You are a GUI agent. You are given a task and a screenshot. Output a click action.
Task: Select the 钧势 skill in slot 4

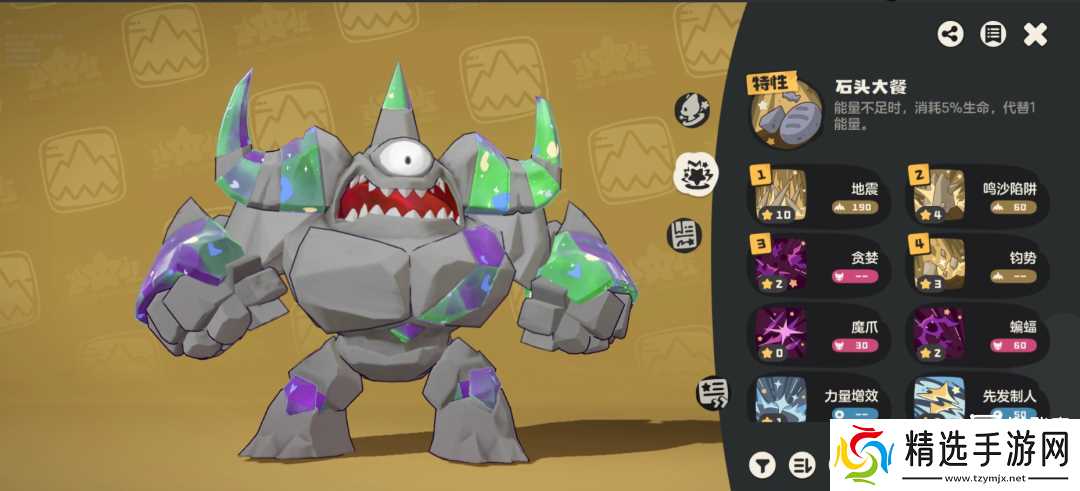pos(977,265)
